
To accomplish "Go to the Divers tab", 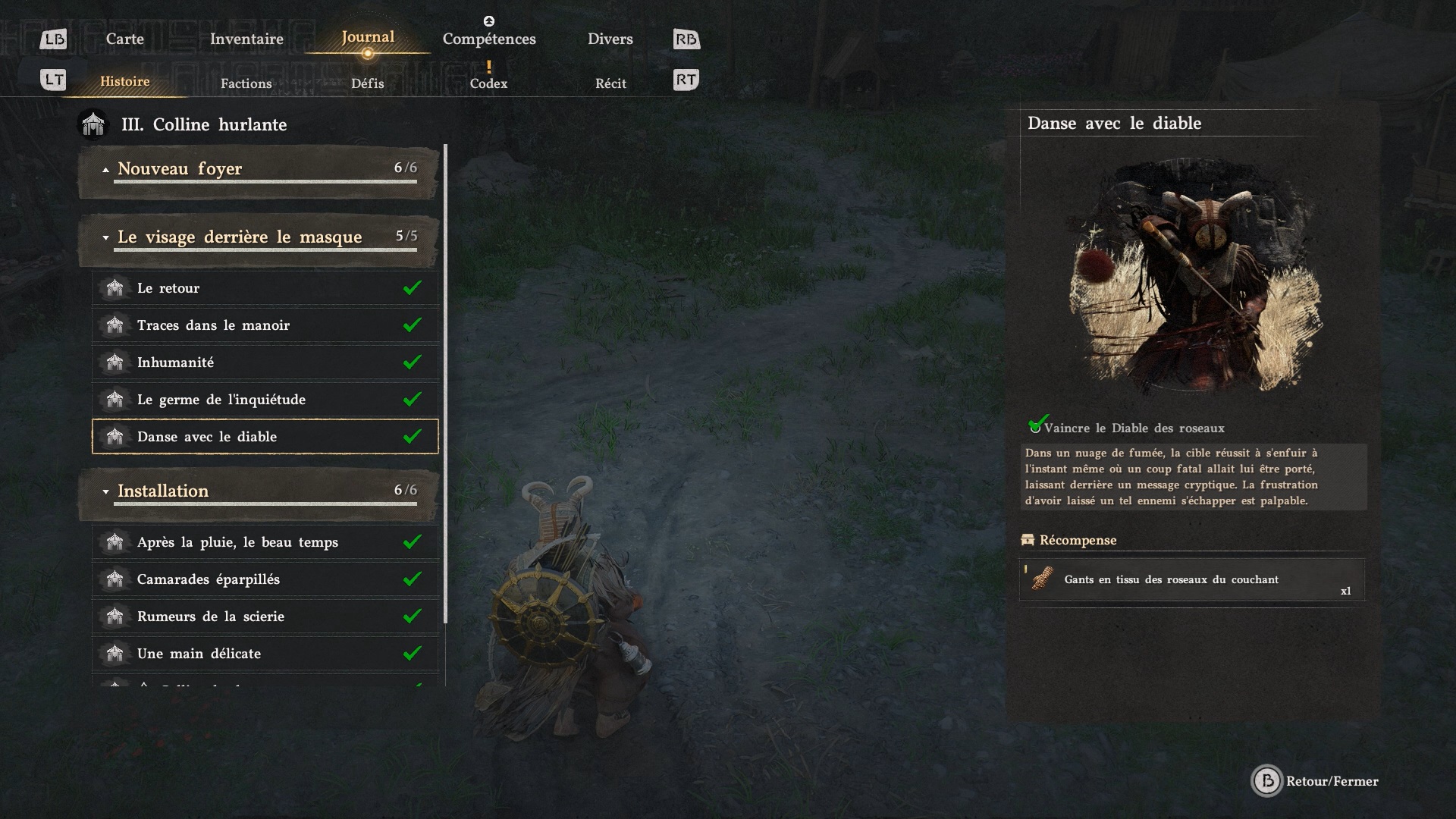I will [x=610, y=39].
